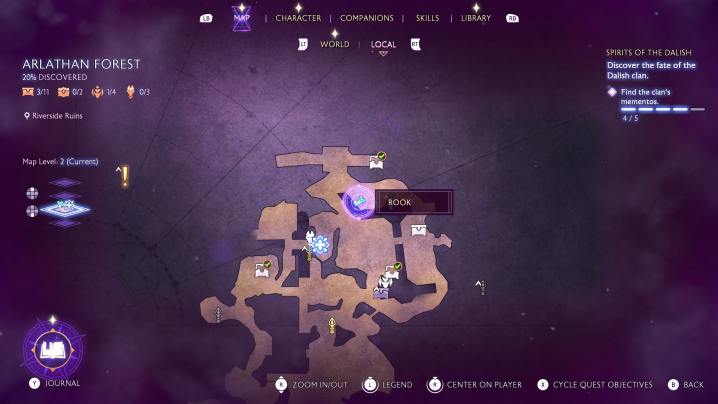The image size is (718, 404).
Task: Switch to the Character tab
Action: point(298,18)
